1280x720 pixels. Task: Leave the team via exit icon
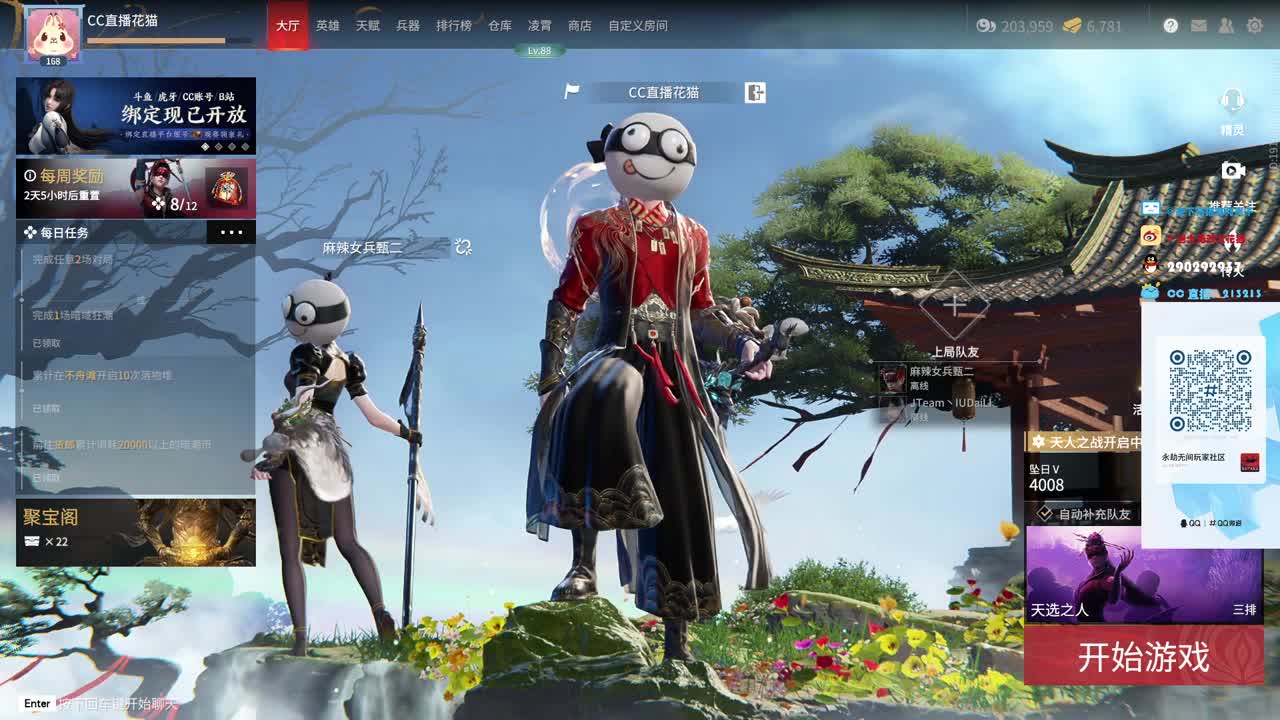(755, 93)
